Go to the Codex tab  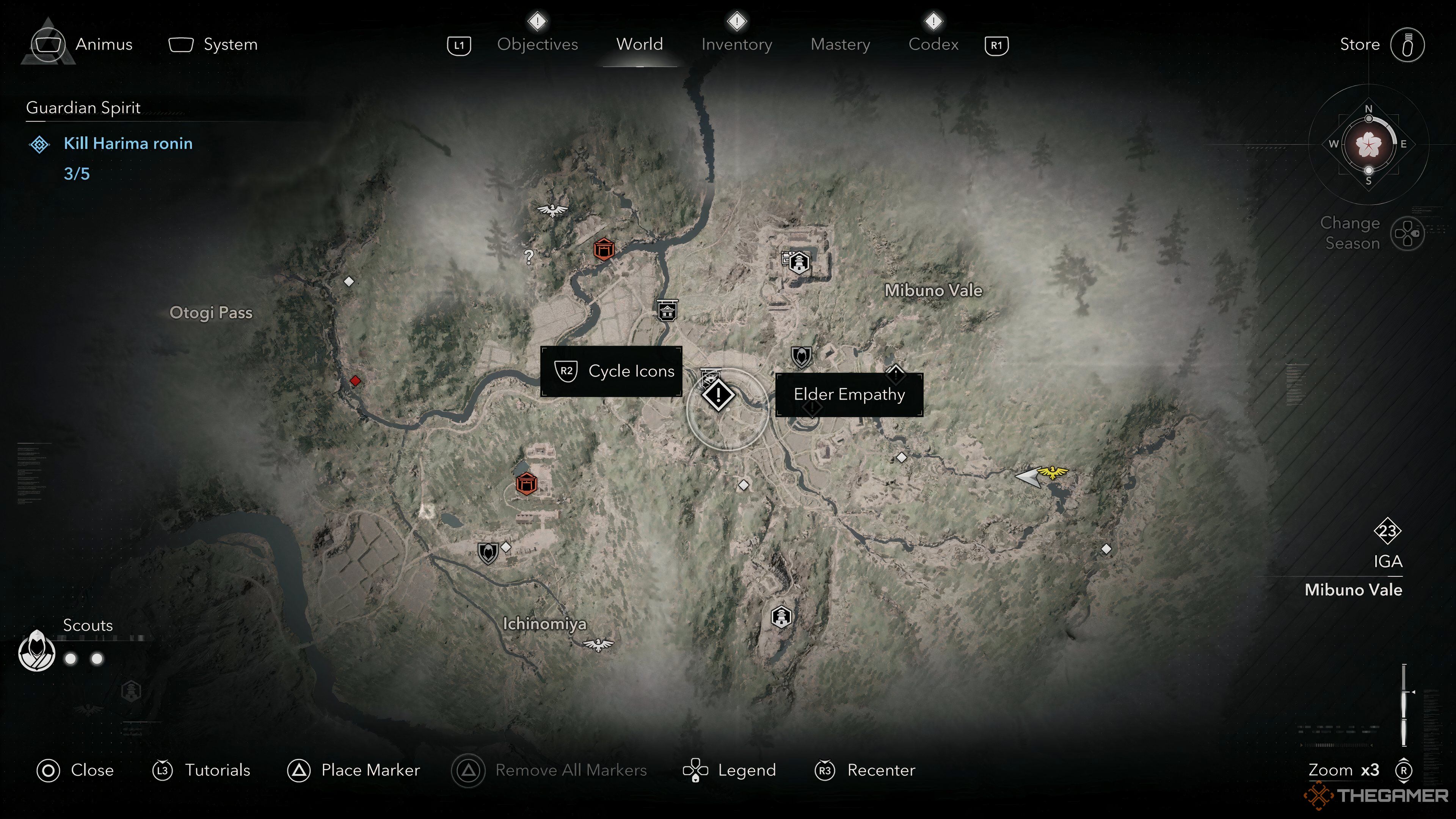click(933, 44)
